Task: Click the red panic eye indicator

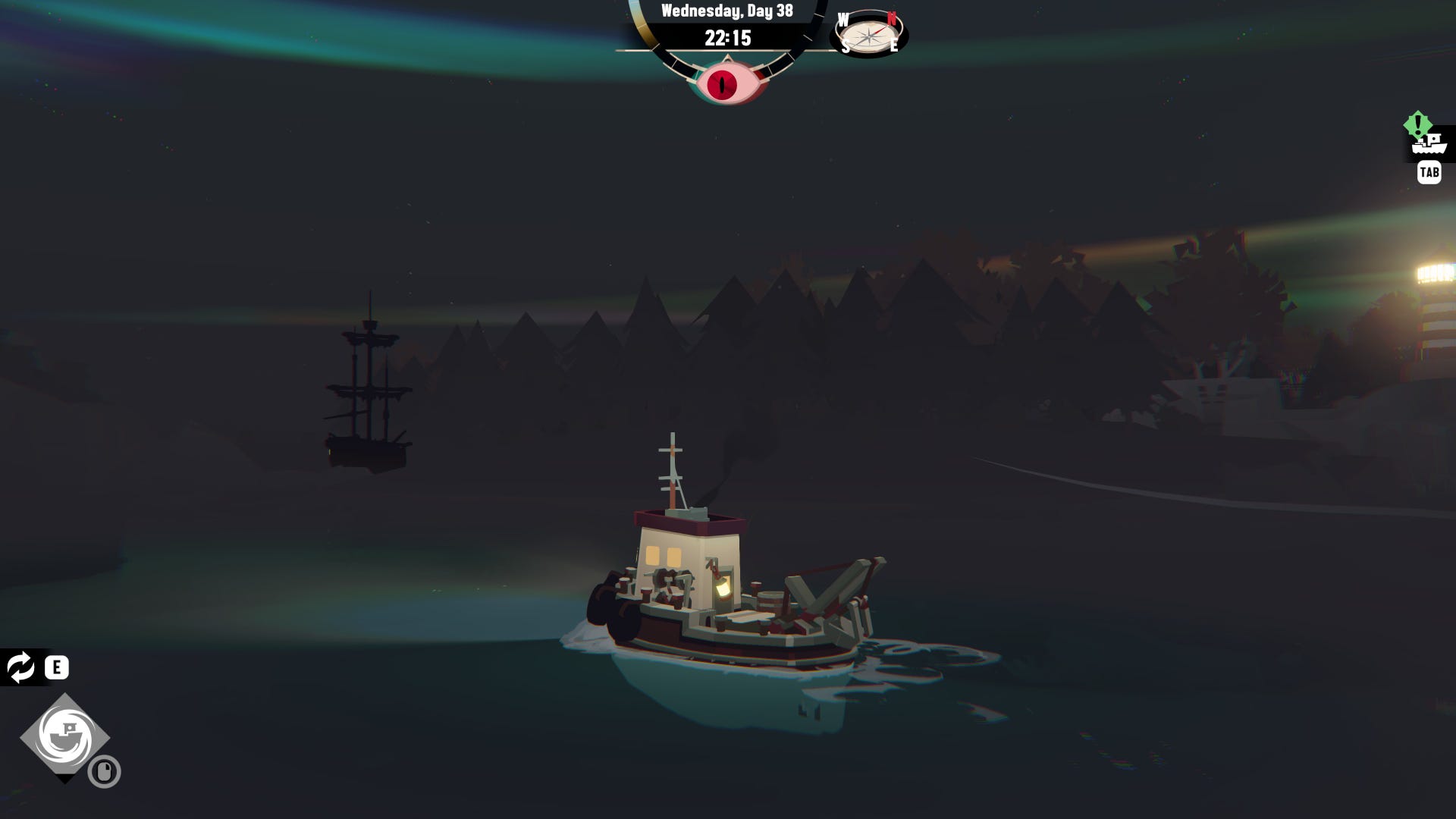Action: coord(726,83)
